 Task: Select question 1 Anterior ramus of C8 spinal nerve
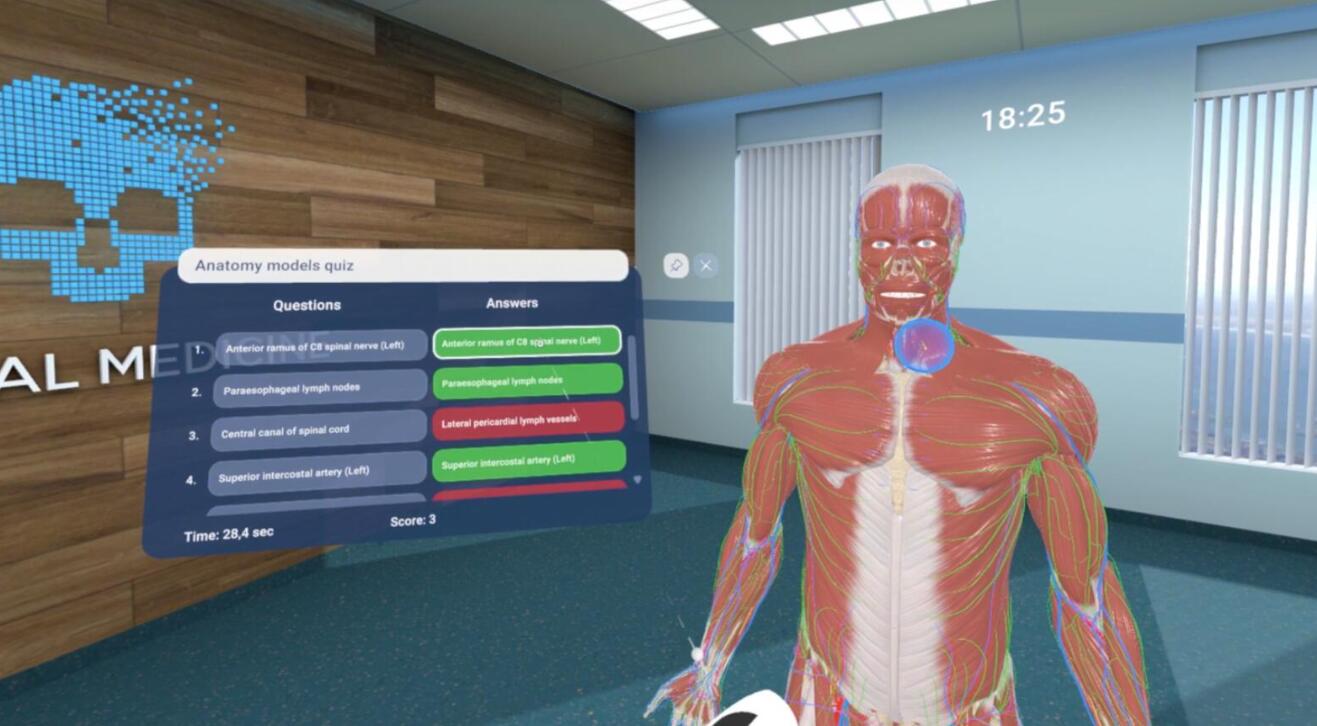(318, 344)
